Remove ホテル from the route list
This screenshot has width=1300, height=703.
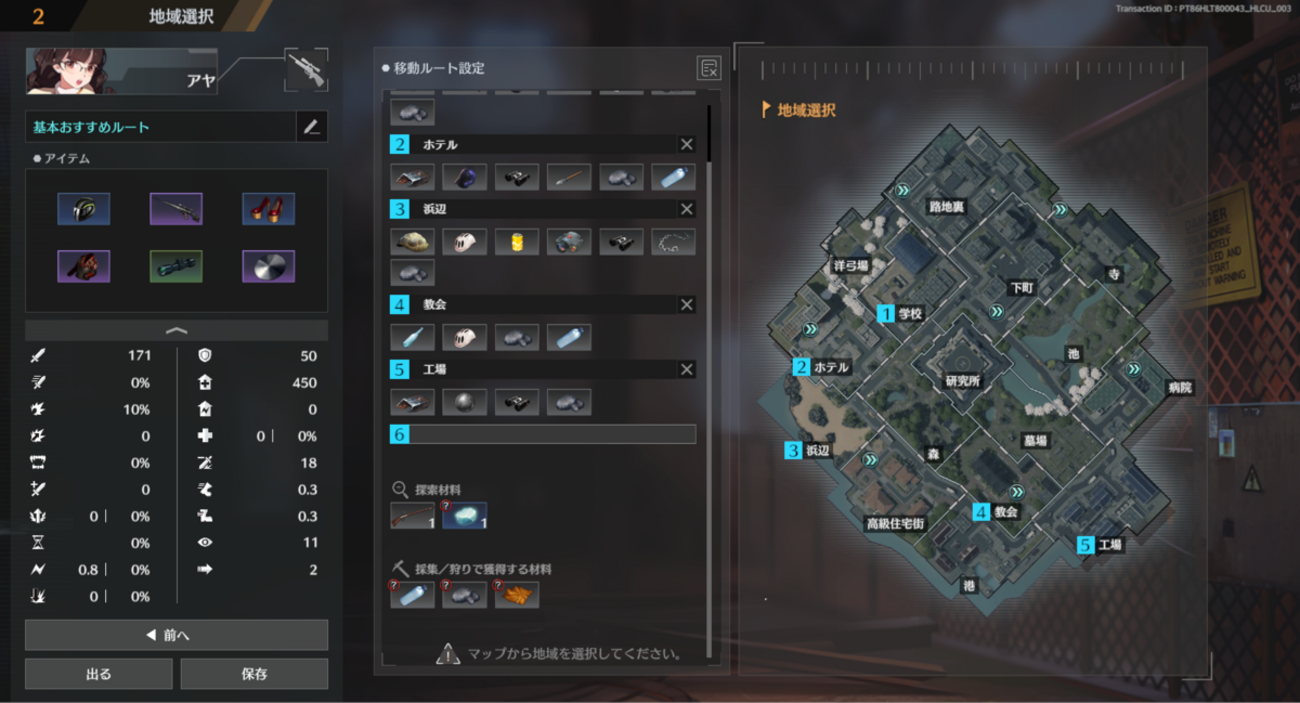click(687, 145)
